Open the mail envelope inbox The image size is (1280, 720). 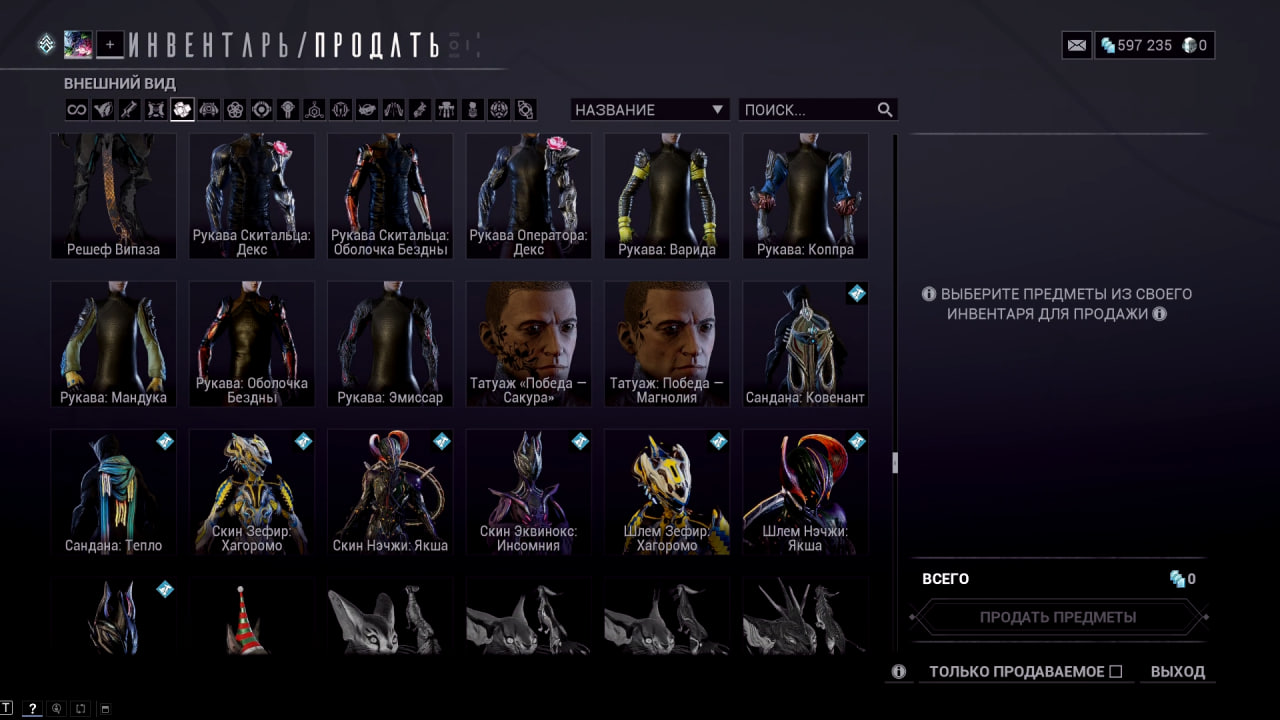click(1077, 45)
